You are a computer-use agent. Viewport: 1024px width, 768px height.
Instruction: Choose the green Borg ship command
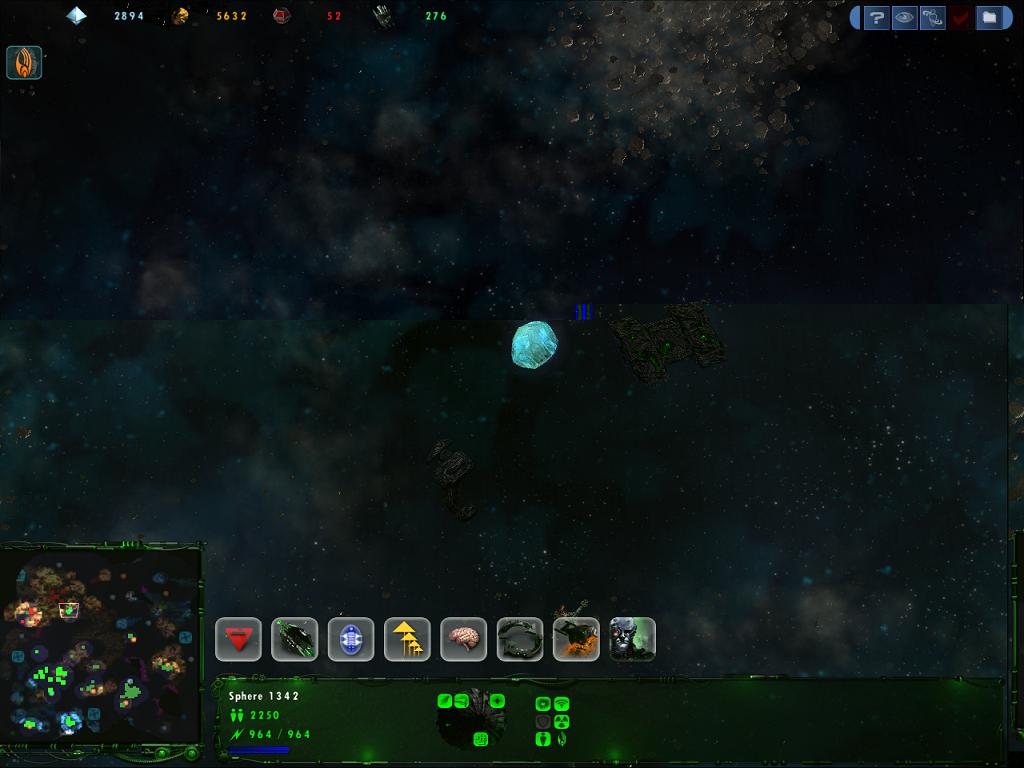pyautogui.click(x=295, y=639)
